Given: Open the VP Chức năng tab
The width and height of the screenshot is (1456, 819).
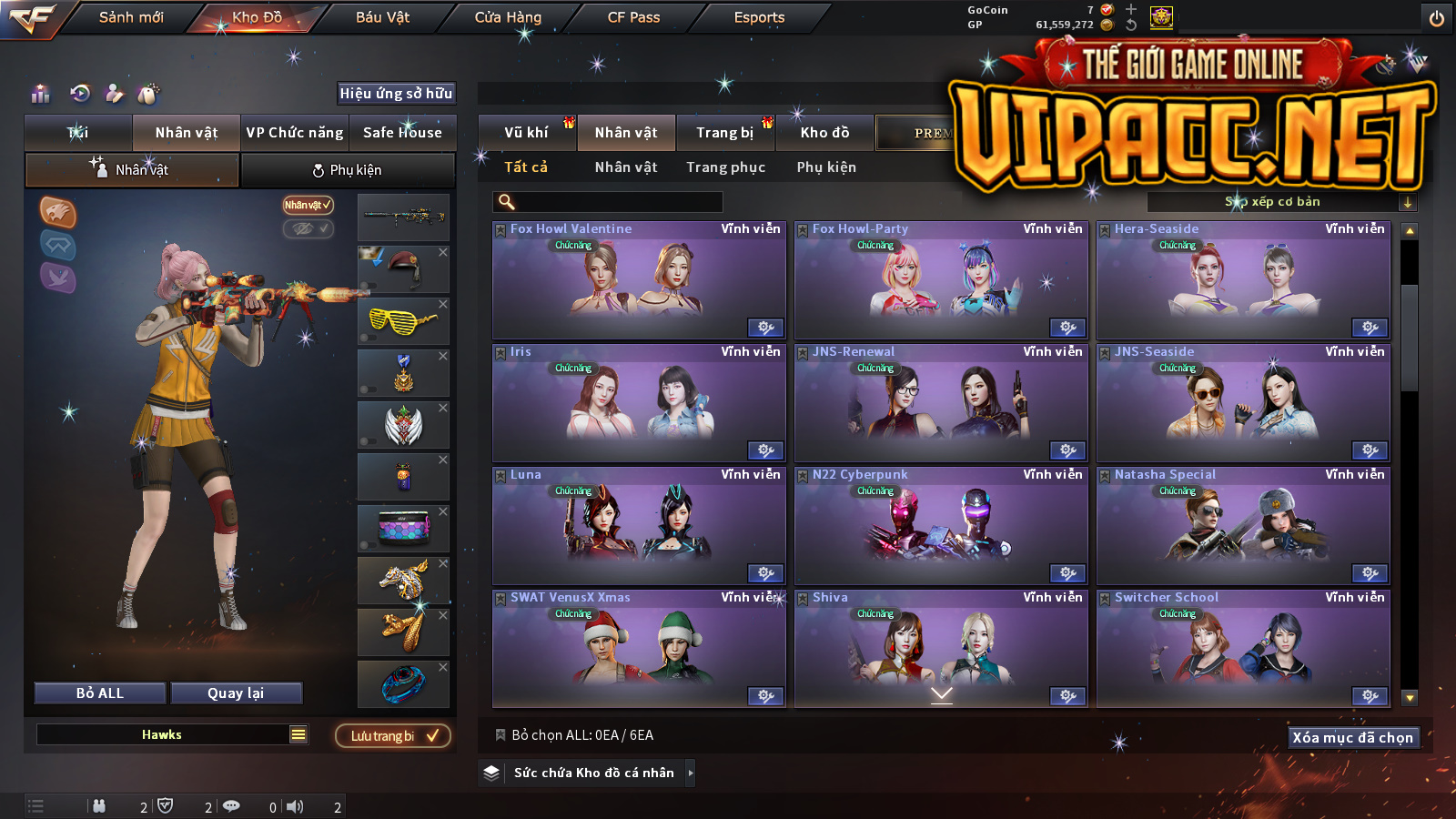Looking at the screenshot, I should pyautogui.click(x=295, y=133).
